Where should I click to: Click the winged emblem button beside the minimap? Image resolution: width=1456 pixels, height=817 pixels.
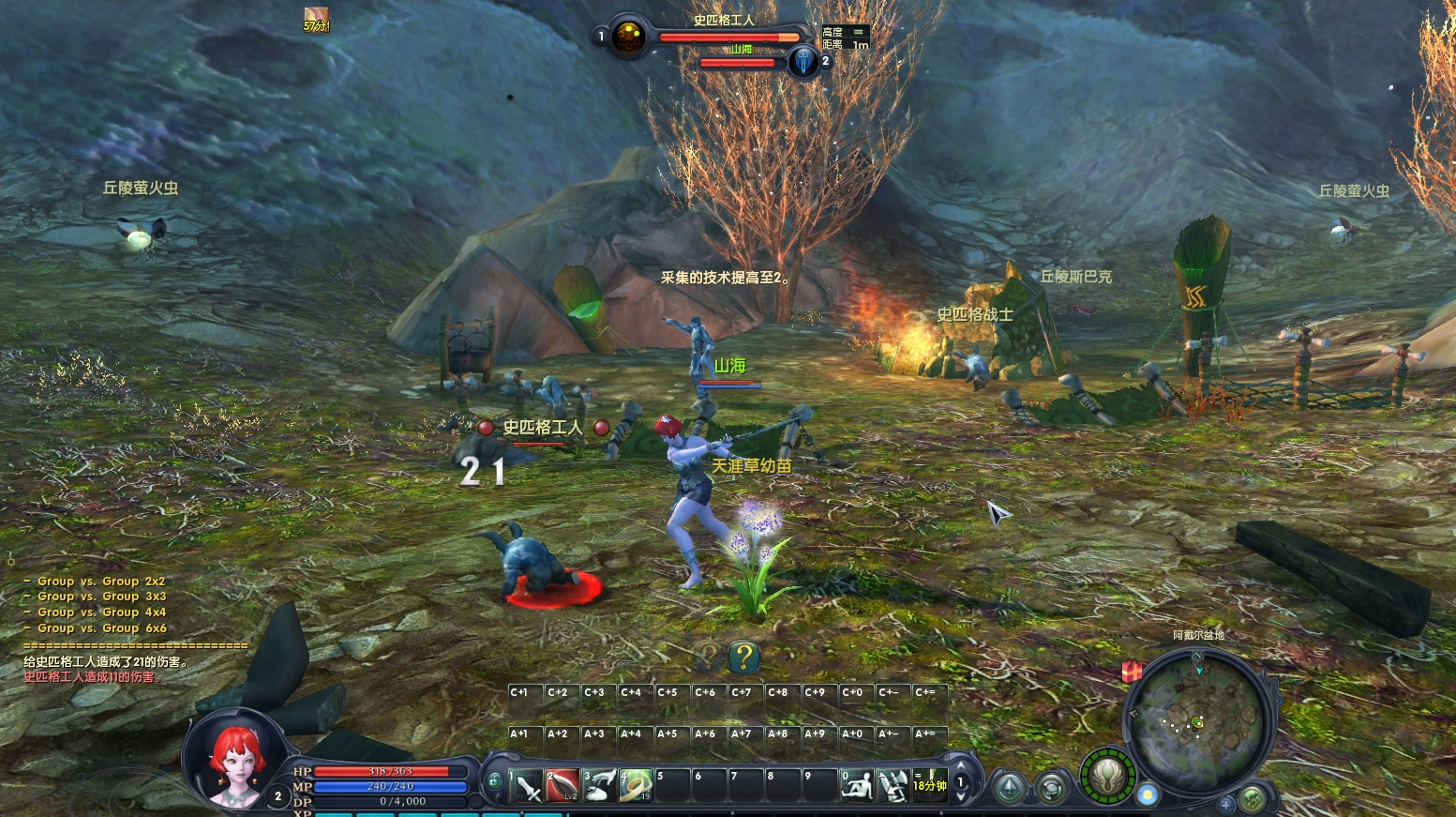click(1107, 777)
